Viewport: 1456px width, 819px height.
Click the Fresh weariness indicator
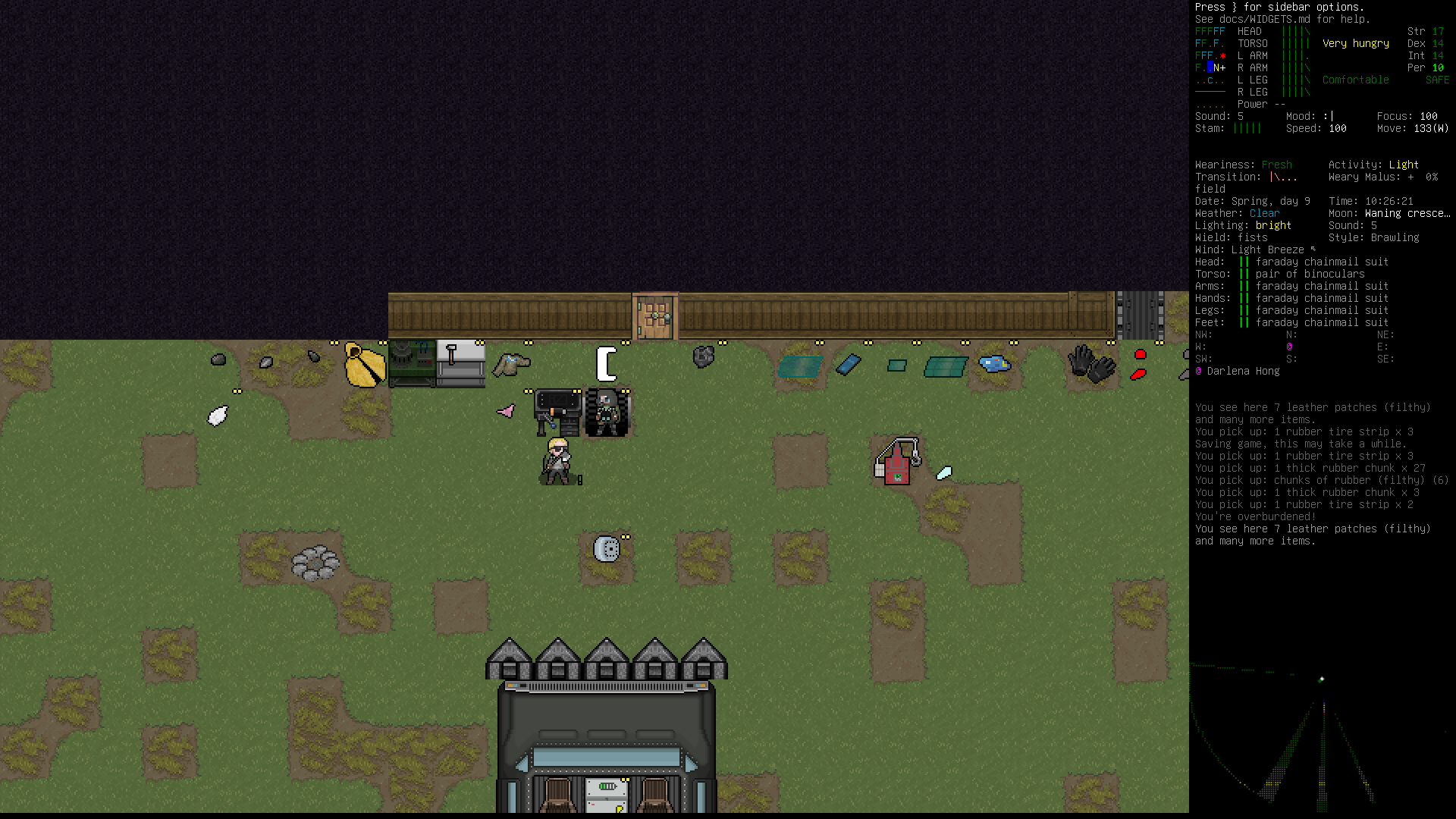pos(1276,165)
